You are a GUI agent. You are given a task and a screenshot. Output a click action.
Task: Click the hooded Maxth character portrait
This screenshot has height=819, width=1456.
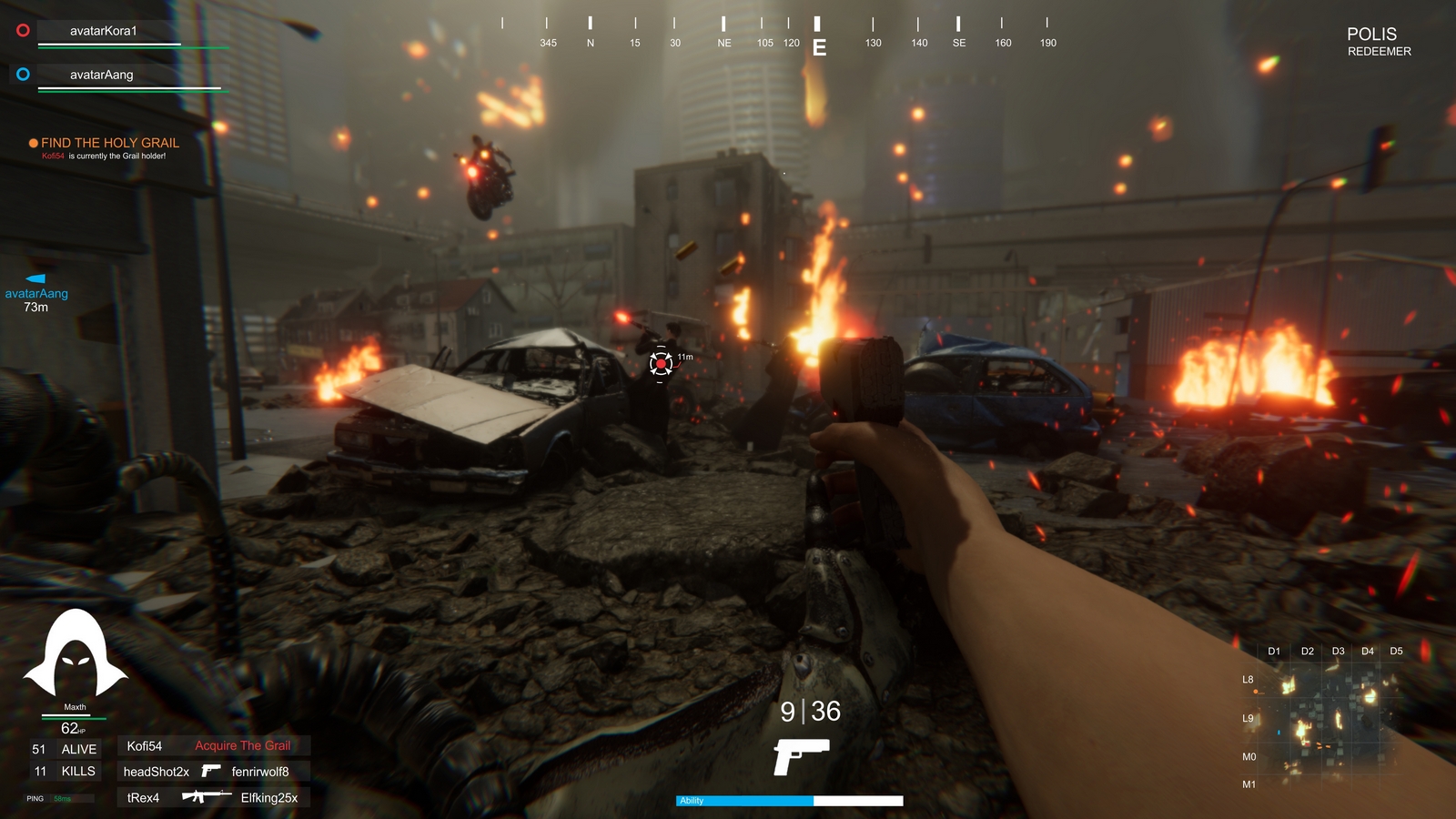coord(75,654)
